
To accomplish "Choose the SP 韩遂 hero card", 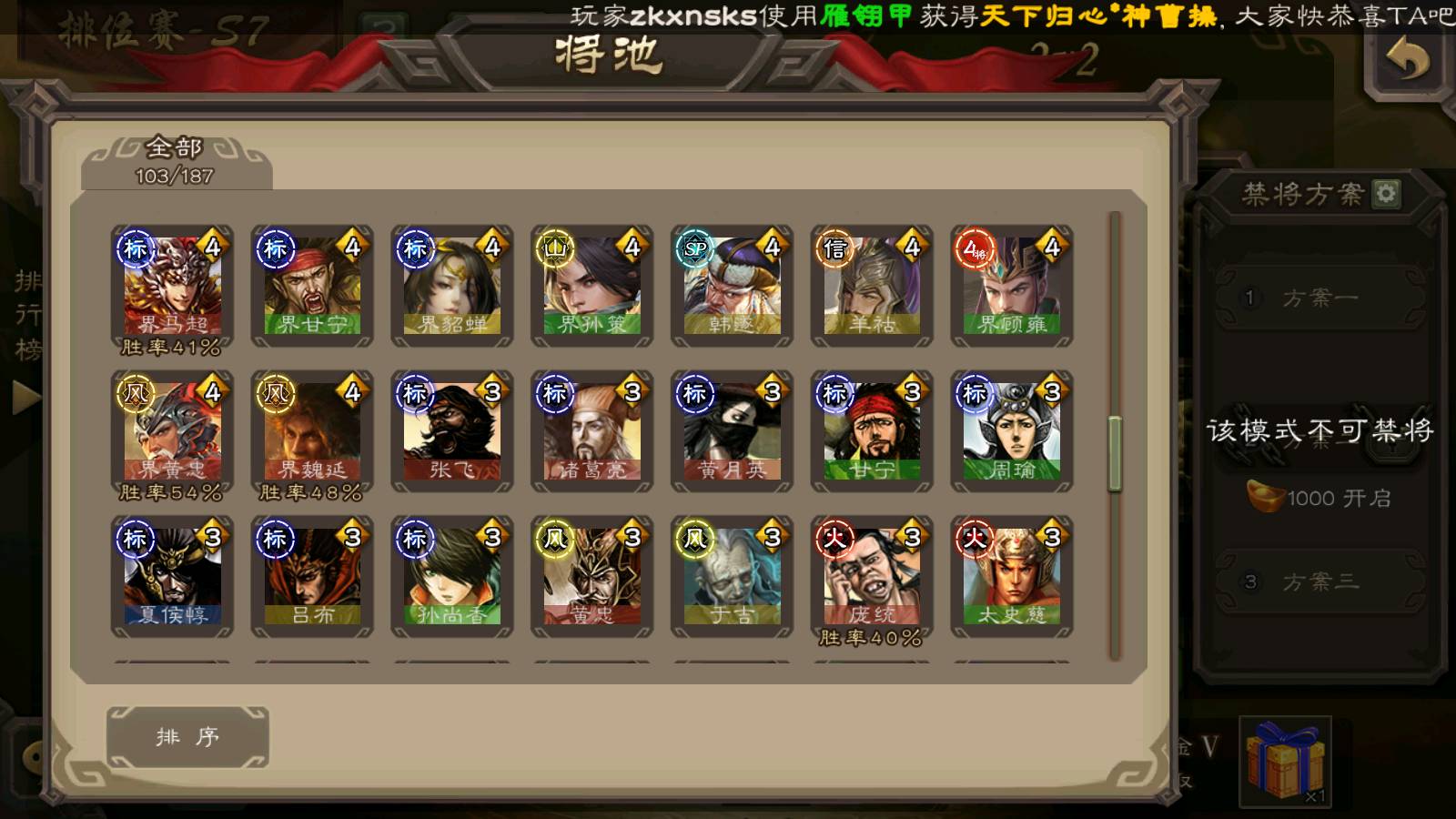I will [x=733, y=287].
